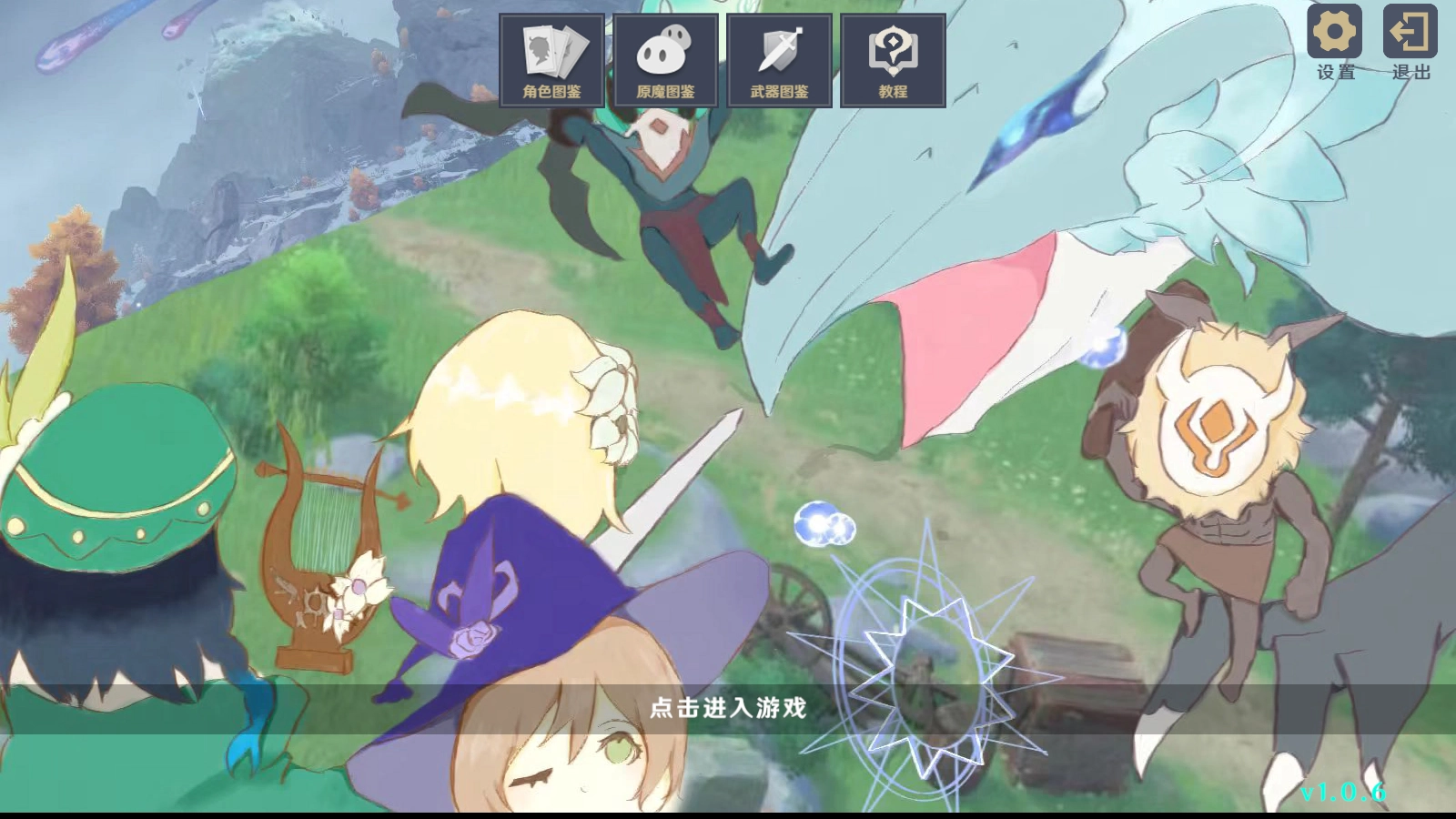
Task: Select the v1.0.6 version number
Action: coord(1342,791)
